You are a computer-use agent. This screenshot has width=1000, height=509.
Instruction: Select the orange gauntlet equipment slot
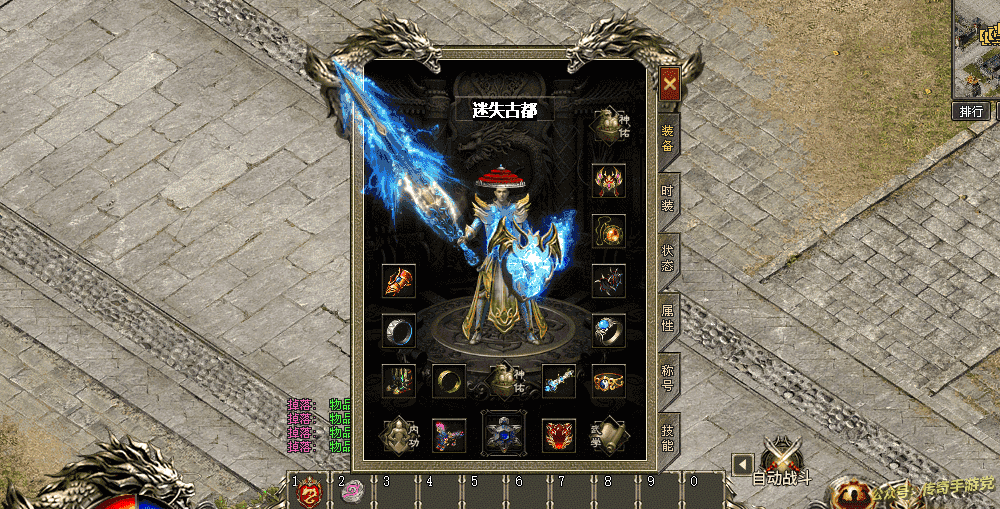coord(399,281)
